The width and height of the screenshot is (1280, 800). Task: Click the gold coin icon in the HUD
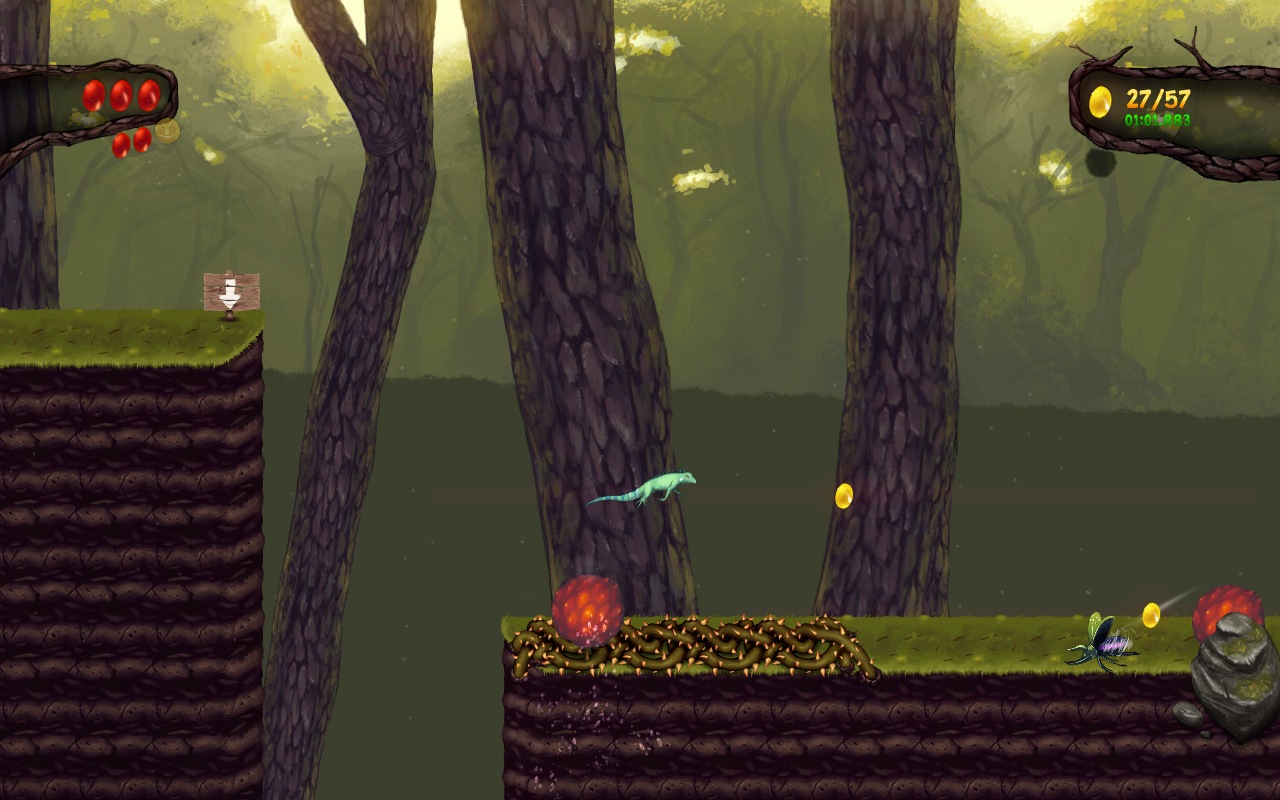1100,102
